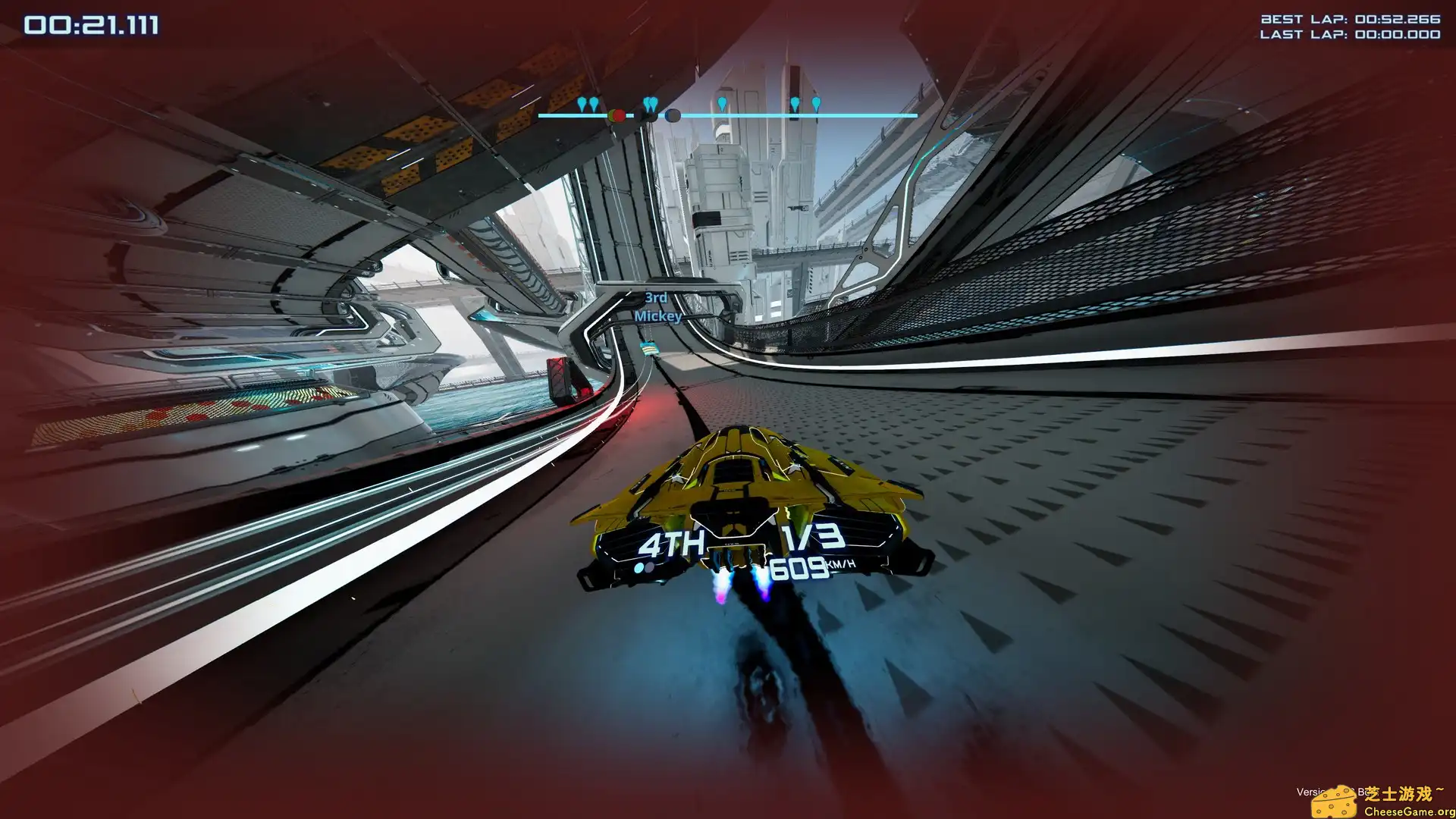The image size is (1456, 819).
Task: Click the dark gray racer marker on the track bar
Action: [x=673, y=115]
